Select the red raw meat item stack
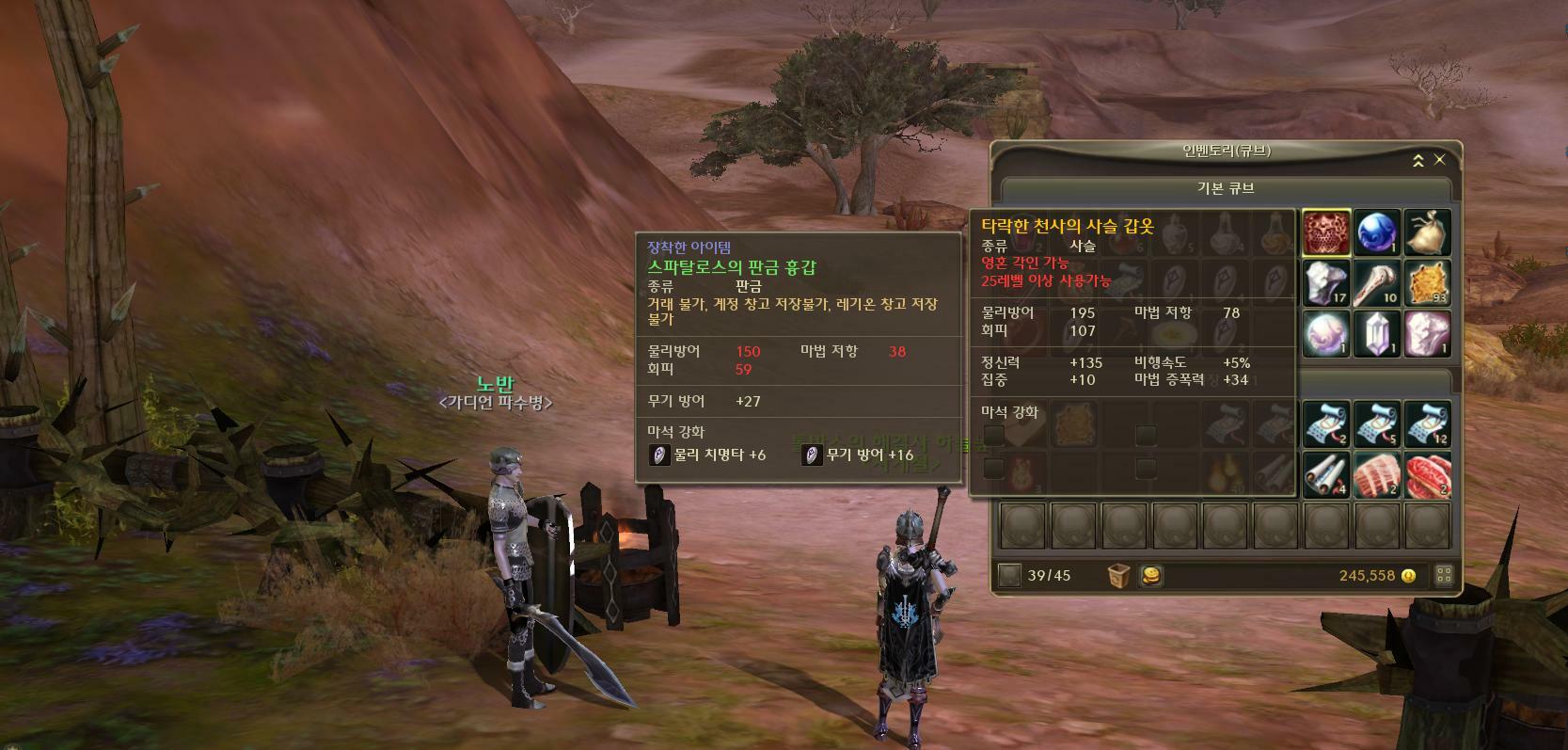Image resolution: width=1568 pixels, height=750 pixels. (x=1425, y=473)
